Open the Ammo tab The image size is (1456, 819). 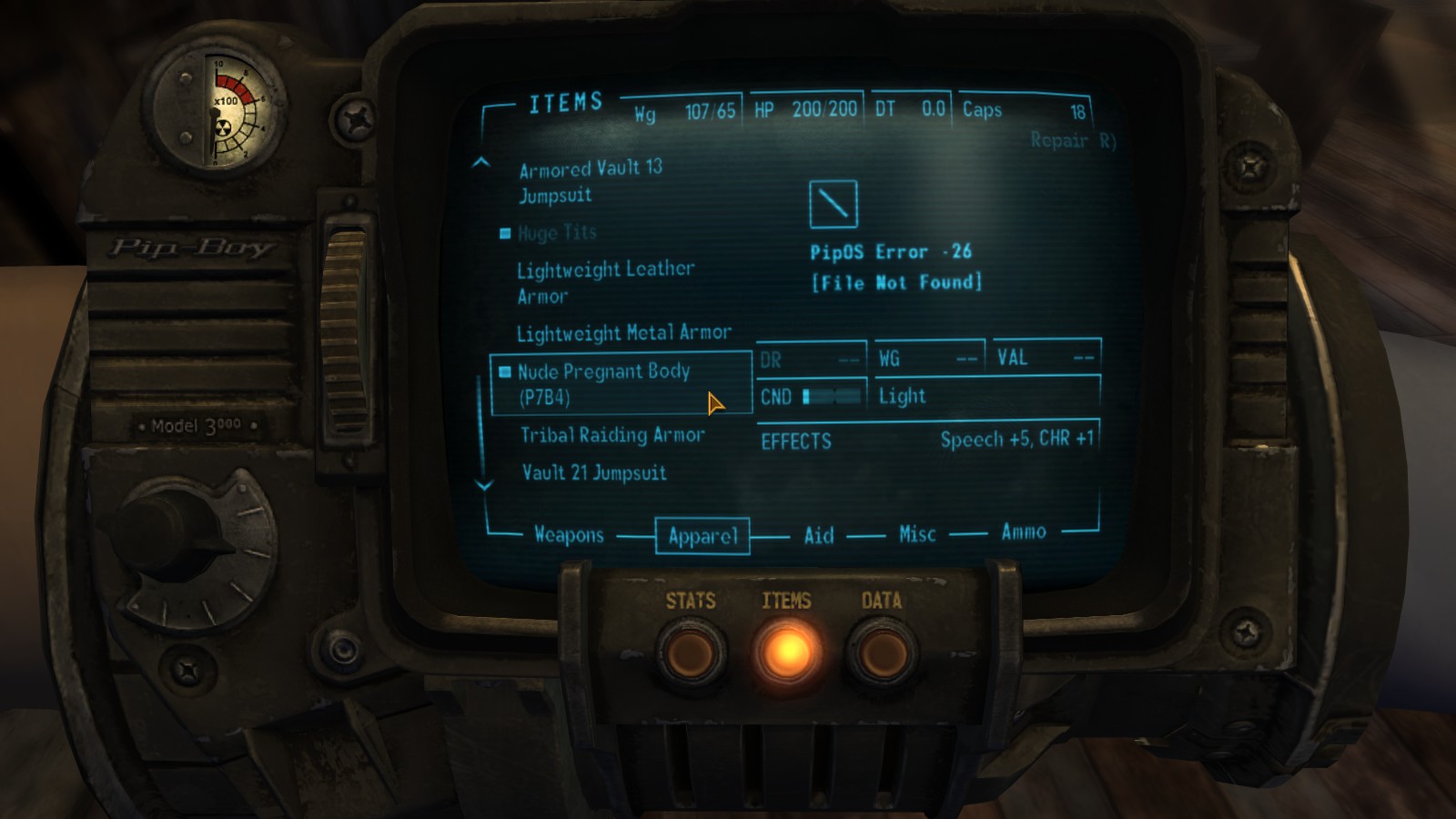1024,532
